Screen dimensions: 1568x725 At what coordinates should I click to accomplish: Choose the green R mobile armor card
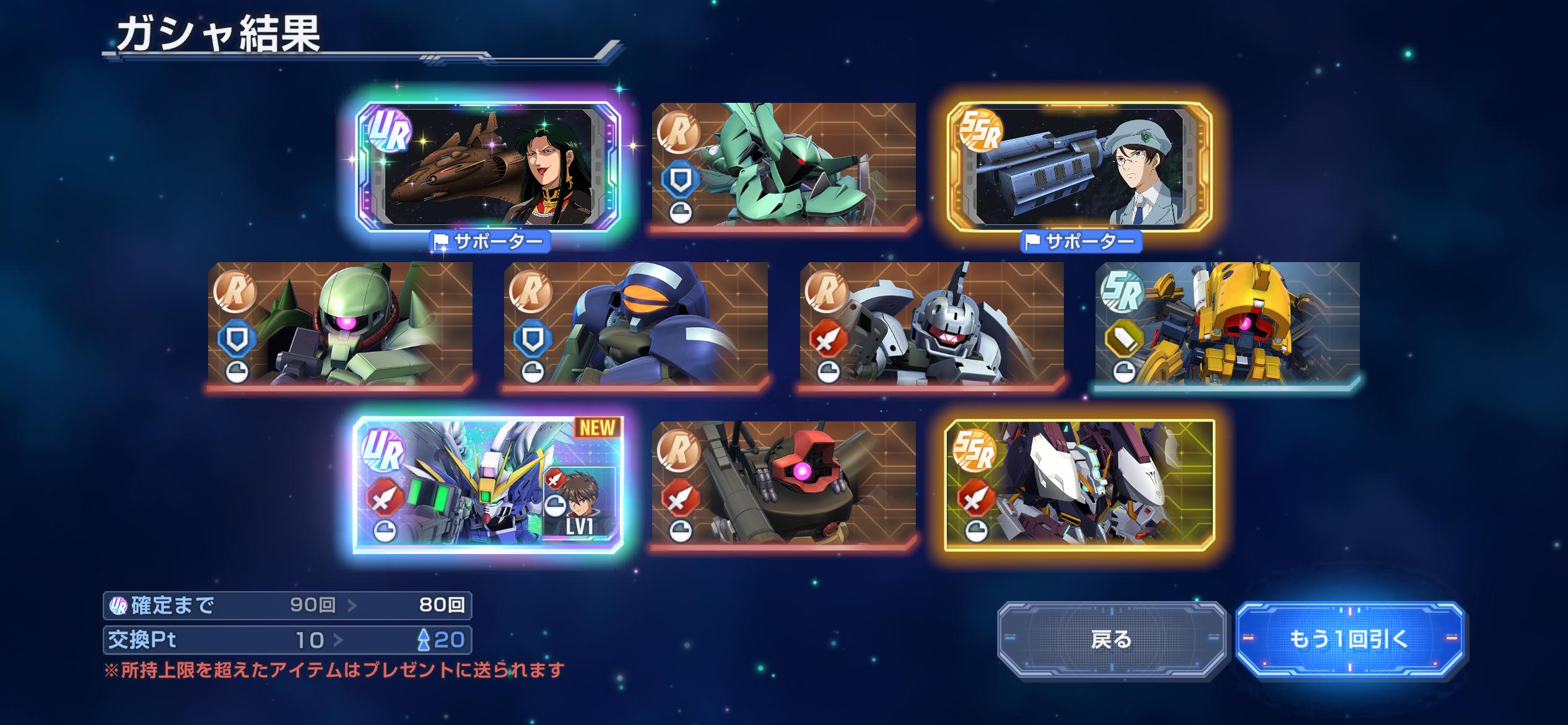click(x=783, y=165)
